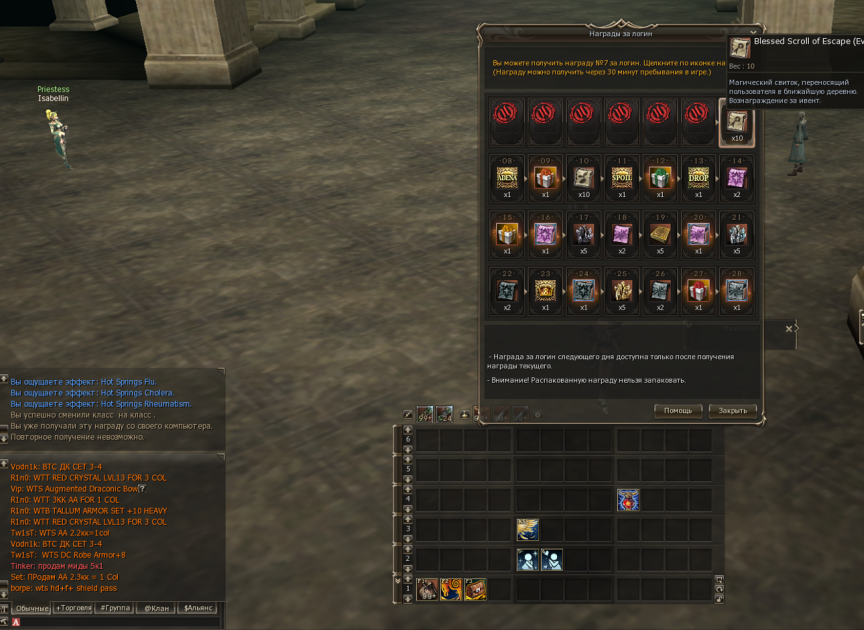This screenshot has width=864, height=630.
Task: Select the day 23 golden reward icon
Action: 545,290
